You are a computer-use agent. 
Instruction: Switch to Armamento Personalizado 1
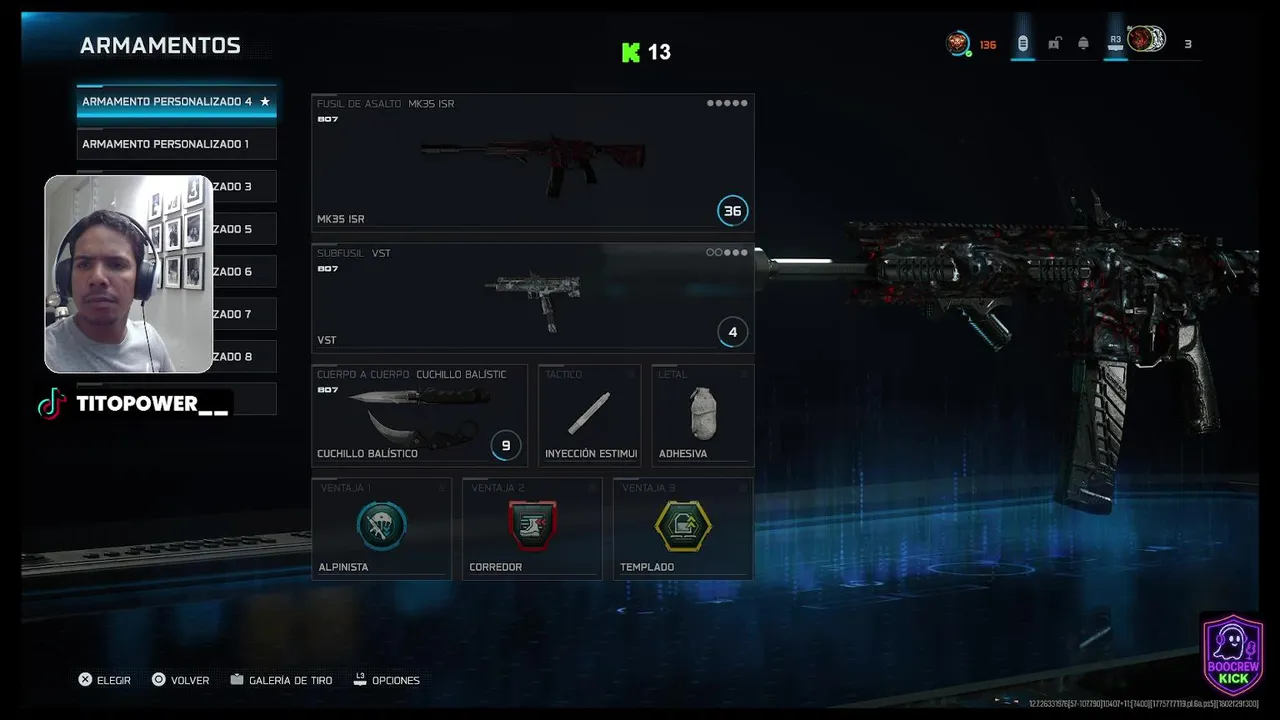[176, 144]
